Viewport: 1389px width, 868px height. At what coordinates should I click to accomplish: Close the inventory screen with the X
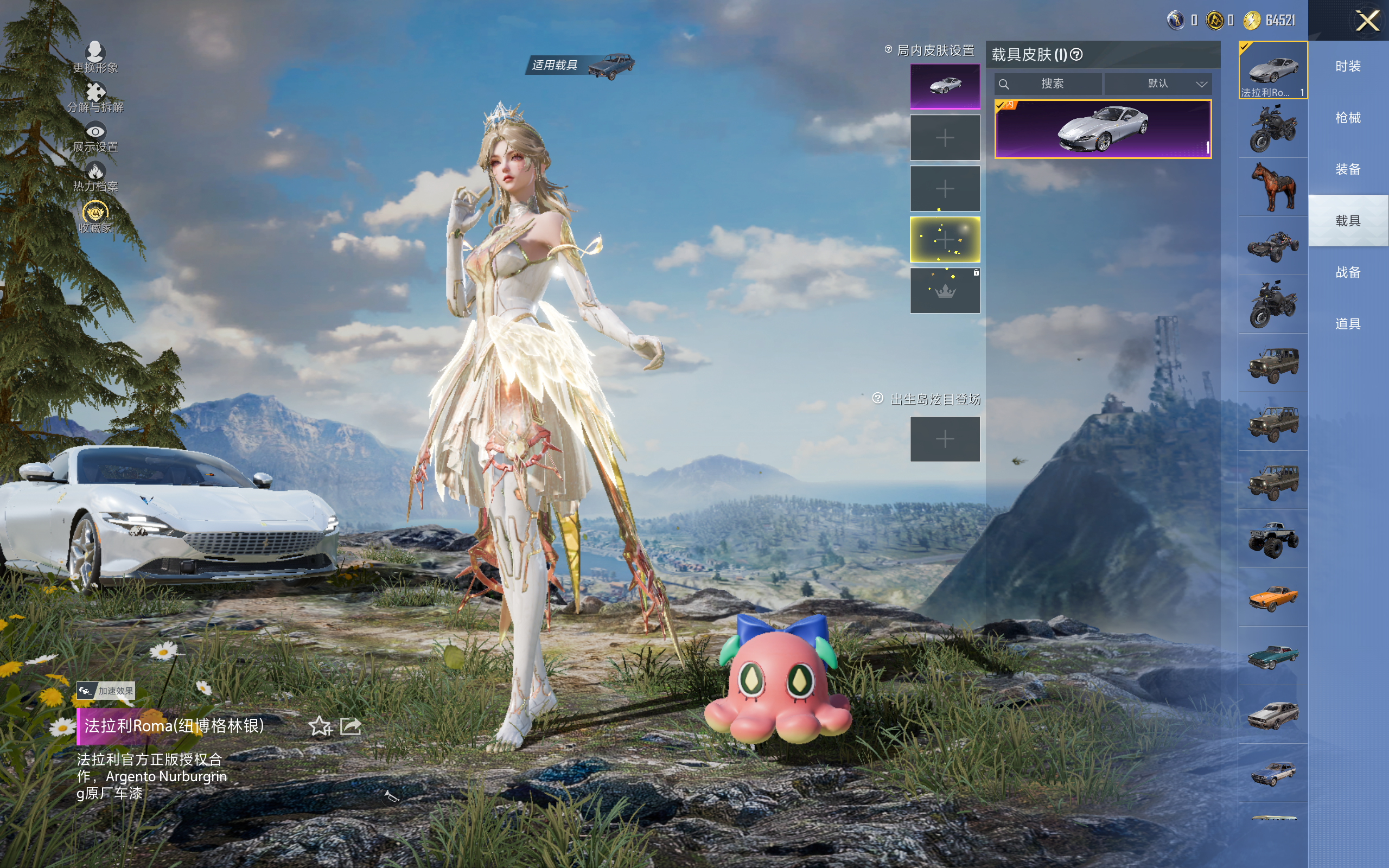click(x=1367, y=21)
